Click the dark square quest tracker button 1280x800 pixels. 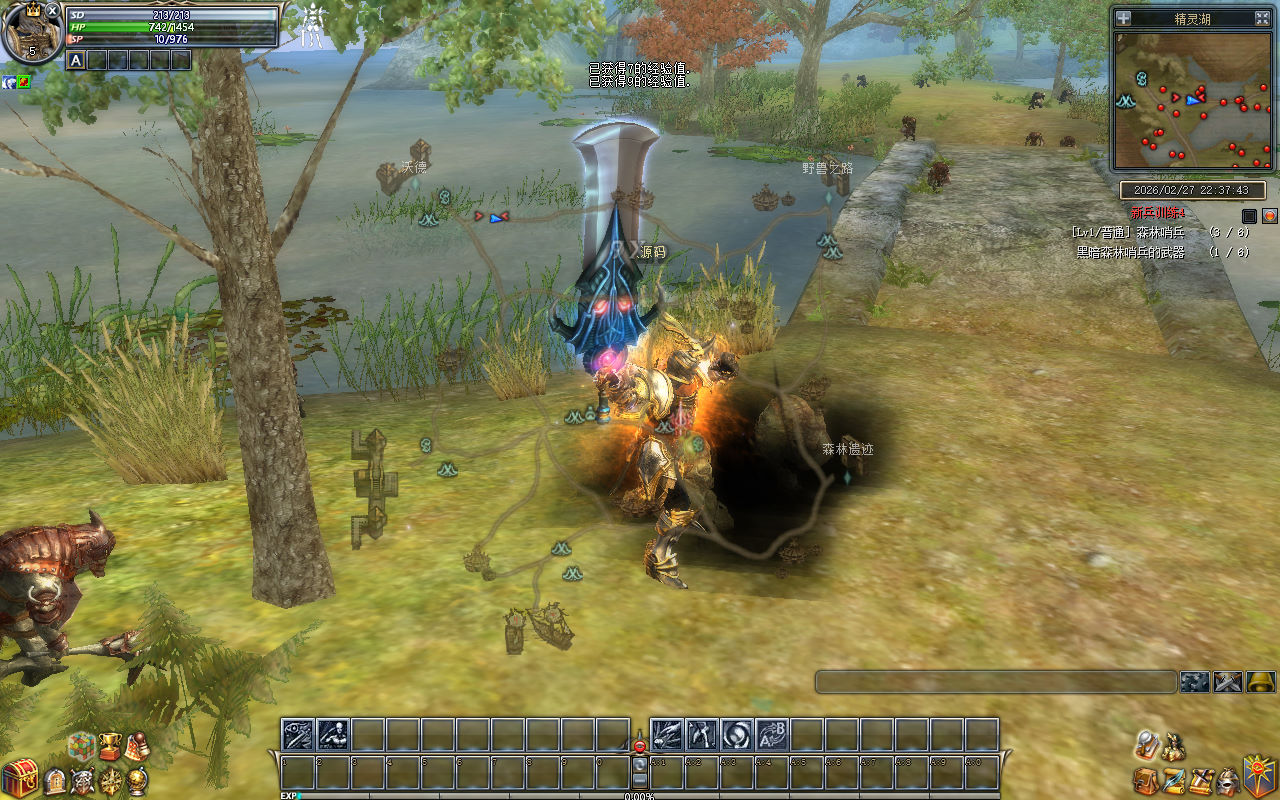1249,215
